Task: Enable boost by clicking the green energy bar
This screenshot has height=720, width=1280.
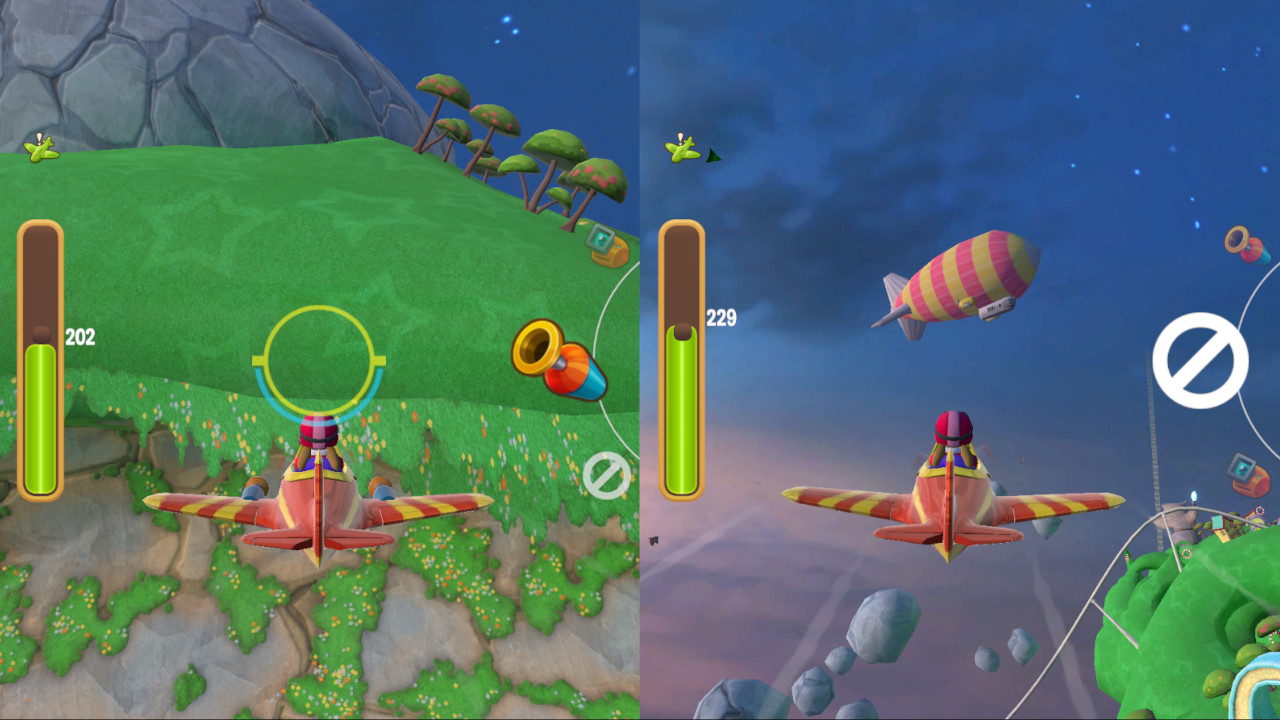Action: (x=40, y=420)
